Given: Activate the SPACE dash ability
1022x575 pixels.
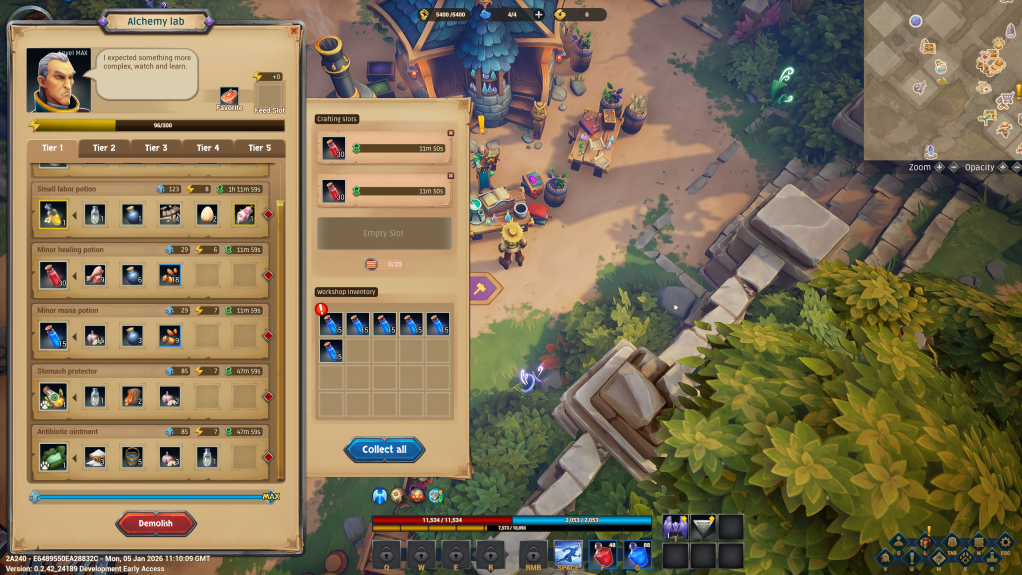Looking at the screenshot, I should [568, 555].
